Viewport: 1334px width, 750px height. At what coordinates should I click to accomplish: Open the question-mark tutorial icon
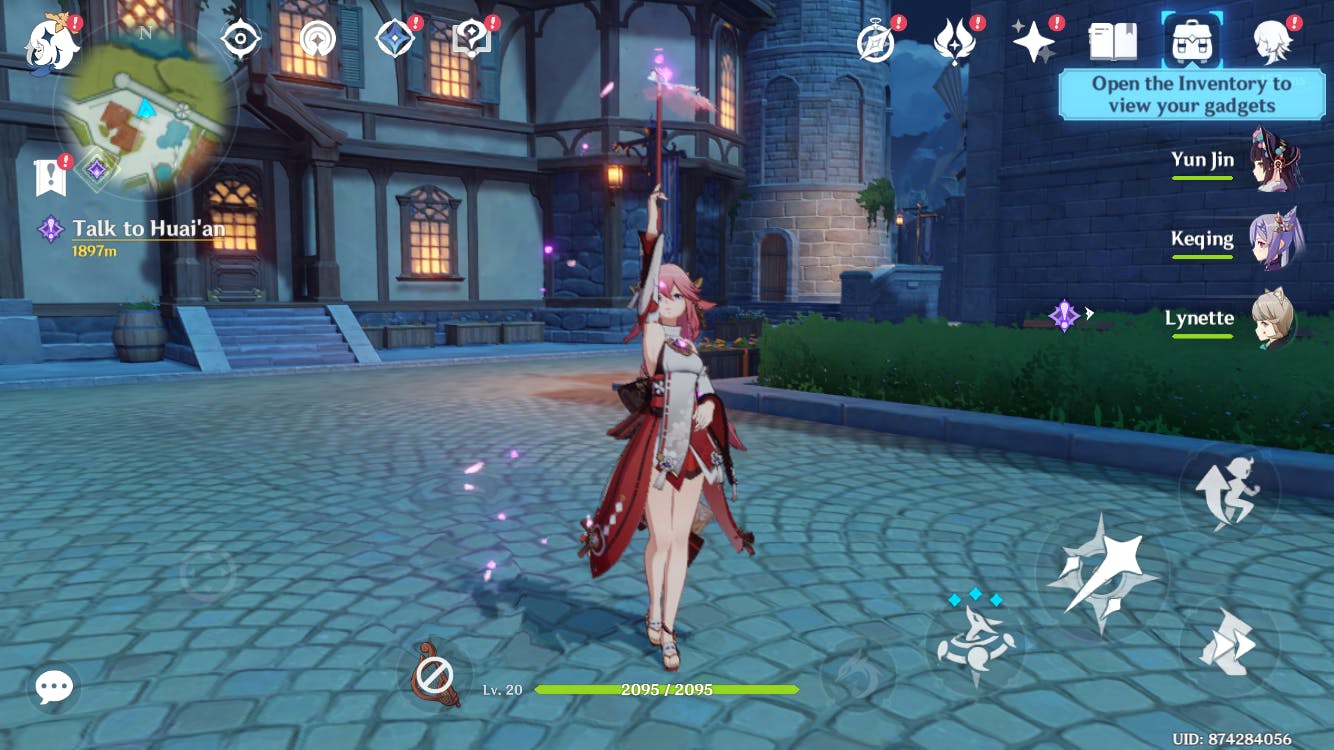470,40
